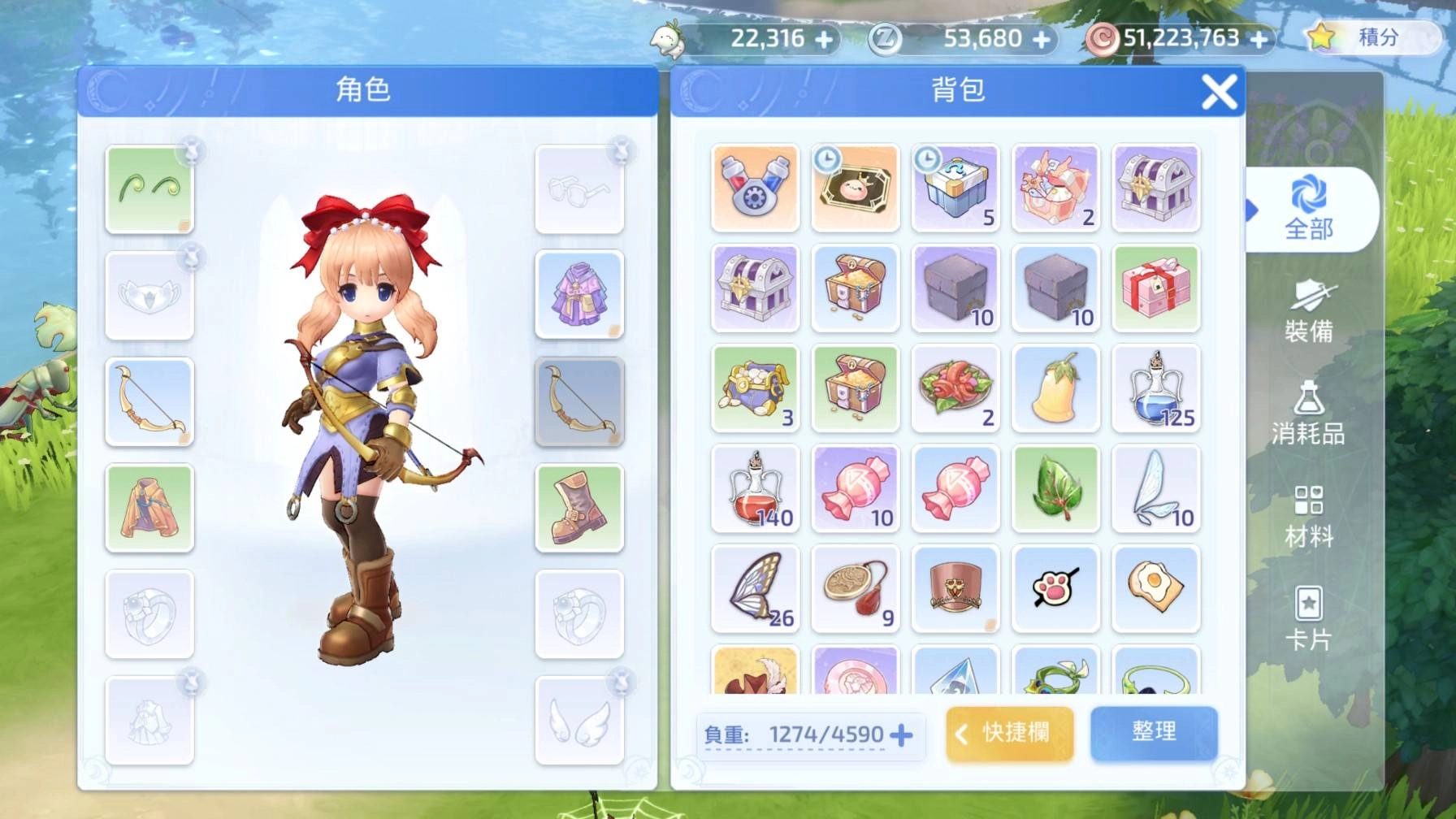Show the 材料 materials tab
Screen dimensions: 1456x819
click(x=1308, y=517)
